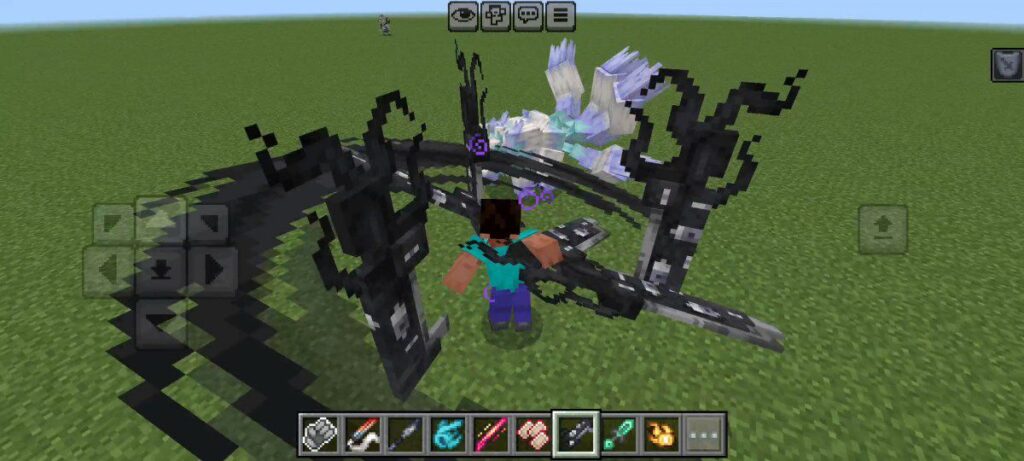Open inventory with the three-dots hotbar button
This screenshot has height=461, width=1024.
click(705, 434)
